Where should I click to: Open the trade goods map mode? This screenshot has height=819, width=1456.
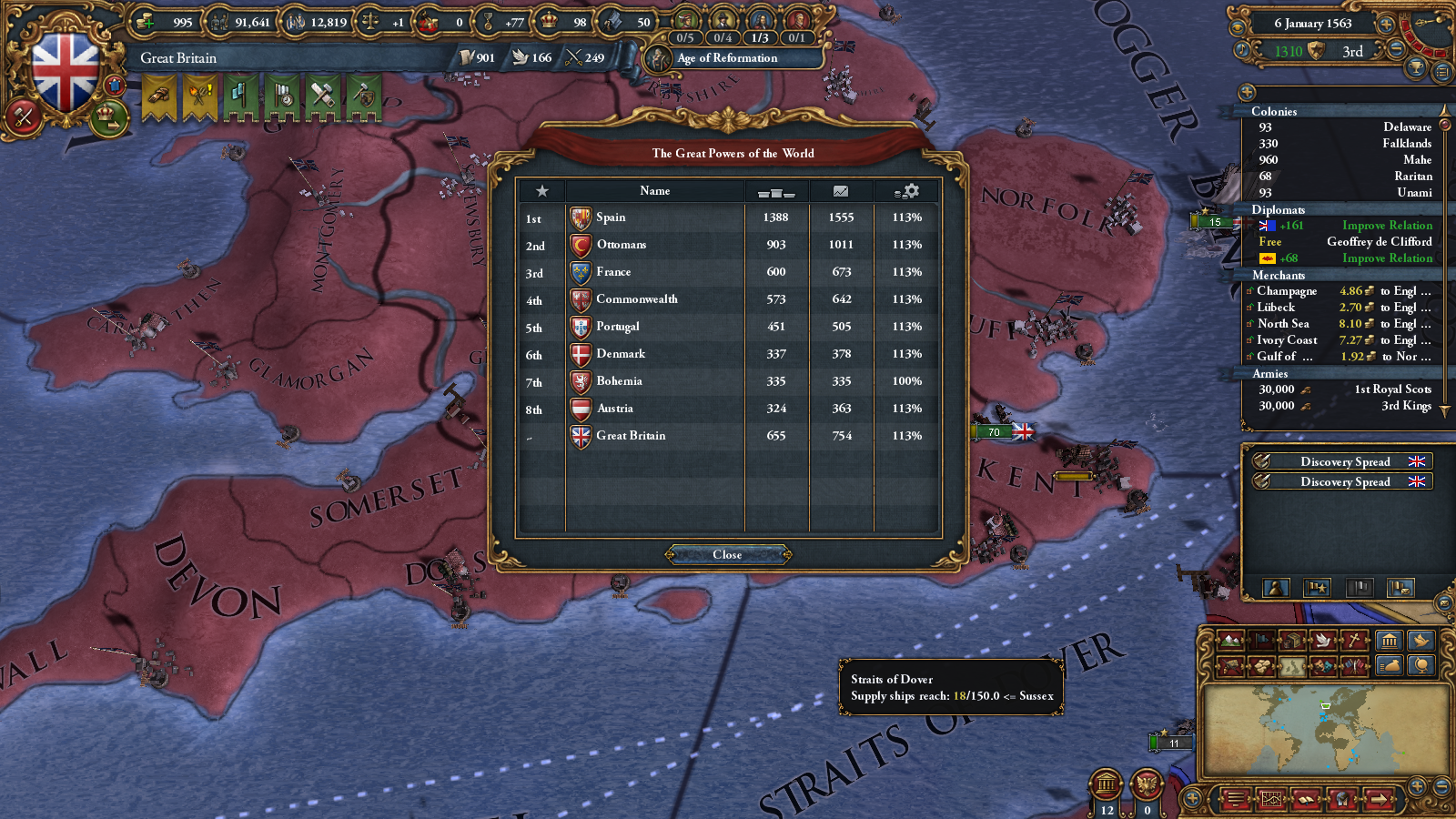tap(1292, 640)
